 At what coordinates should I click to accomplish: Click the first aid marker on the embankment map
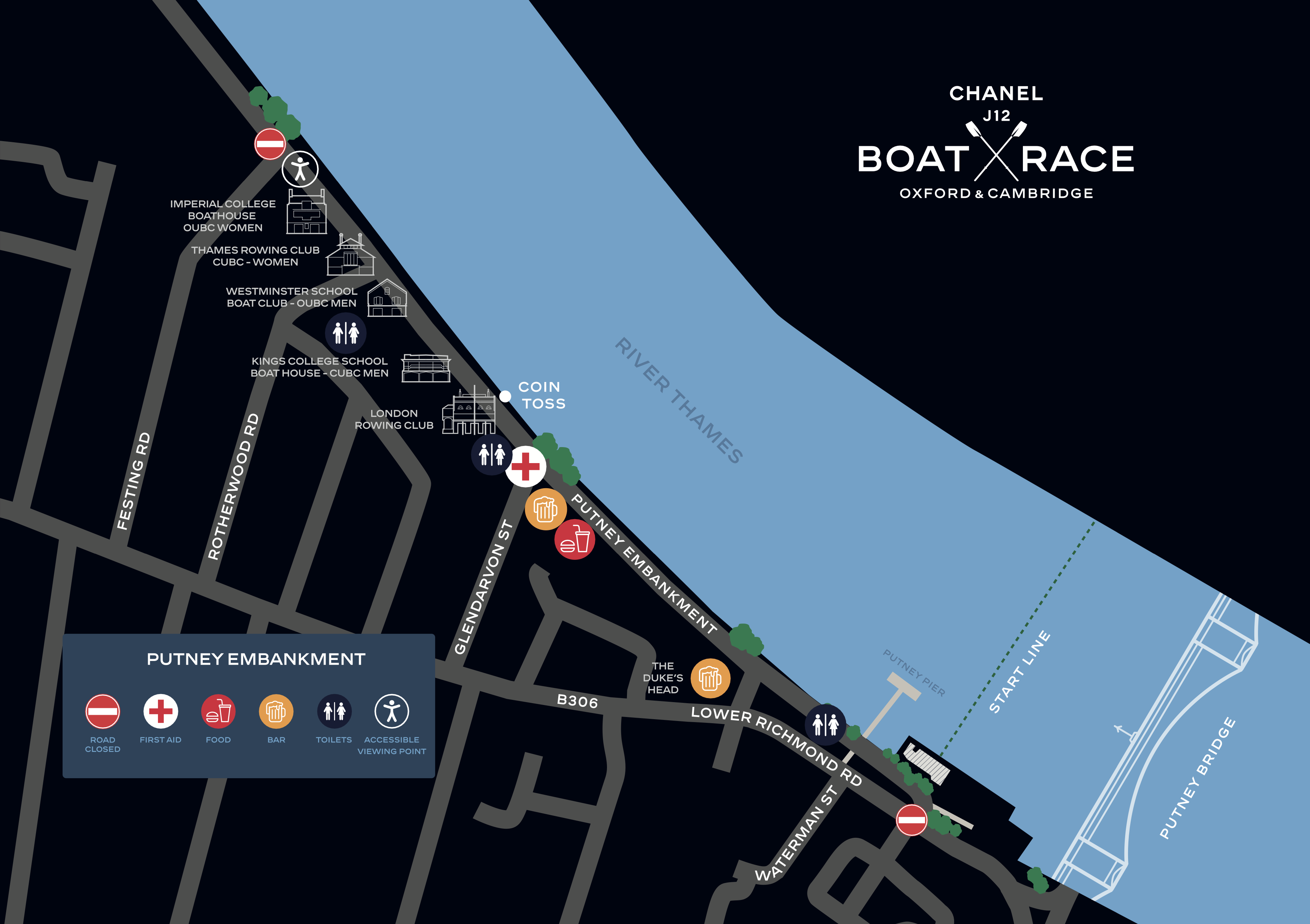pyautogui.click(x=525, y=467)
